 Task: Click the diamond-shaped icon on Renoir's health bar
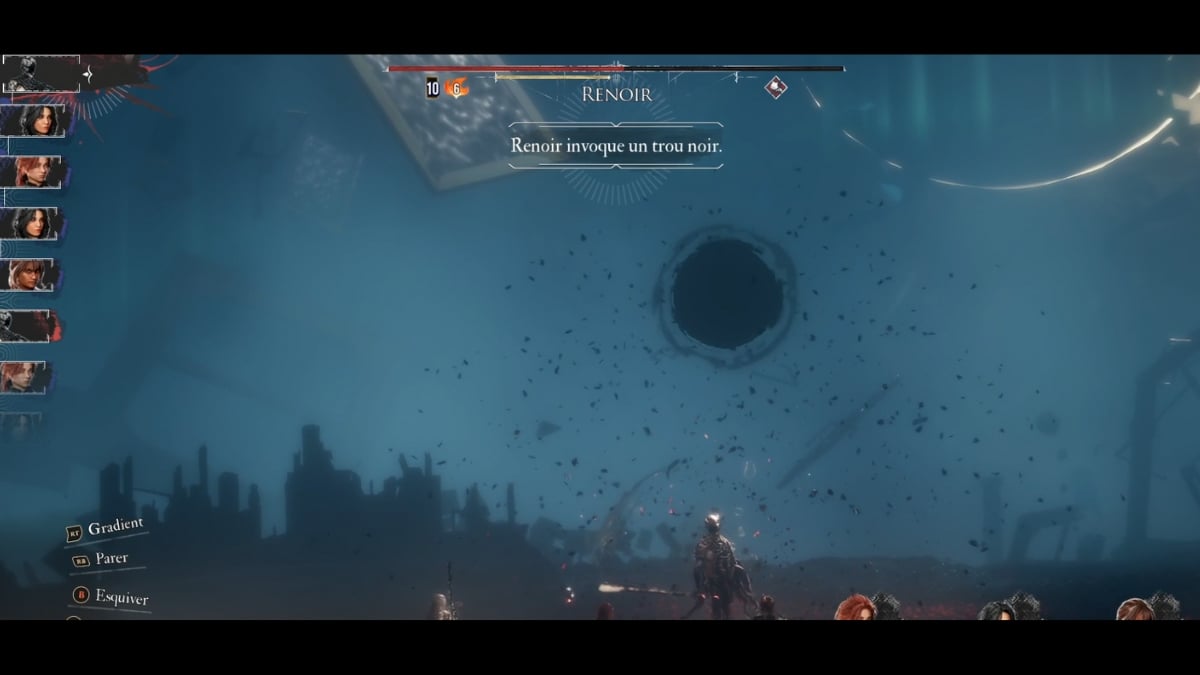pyautogui.click(x=775, y=88)
